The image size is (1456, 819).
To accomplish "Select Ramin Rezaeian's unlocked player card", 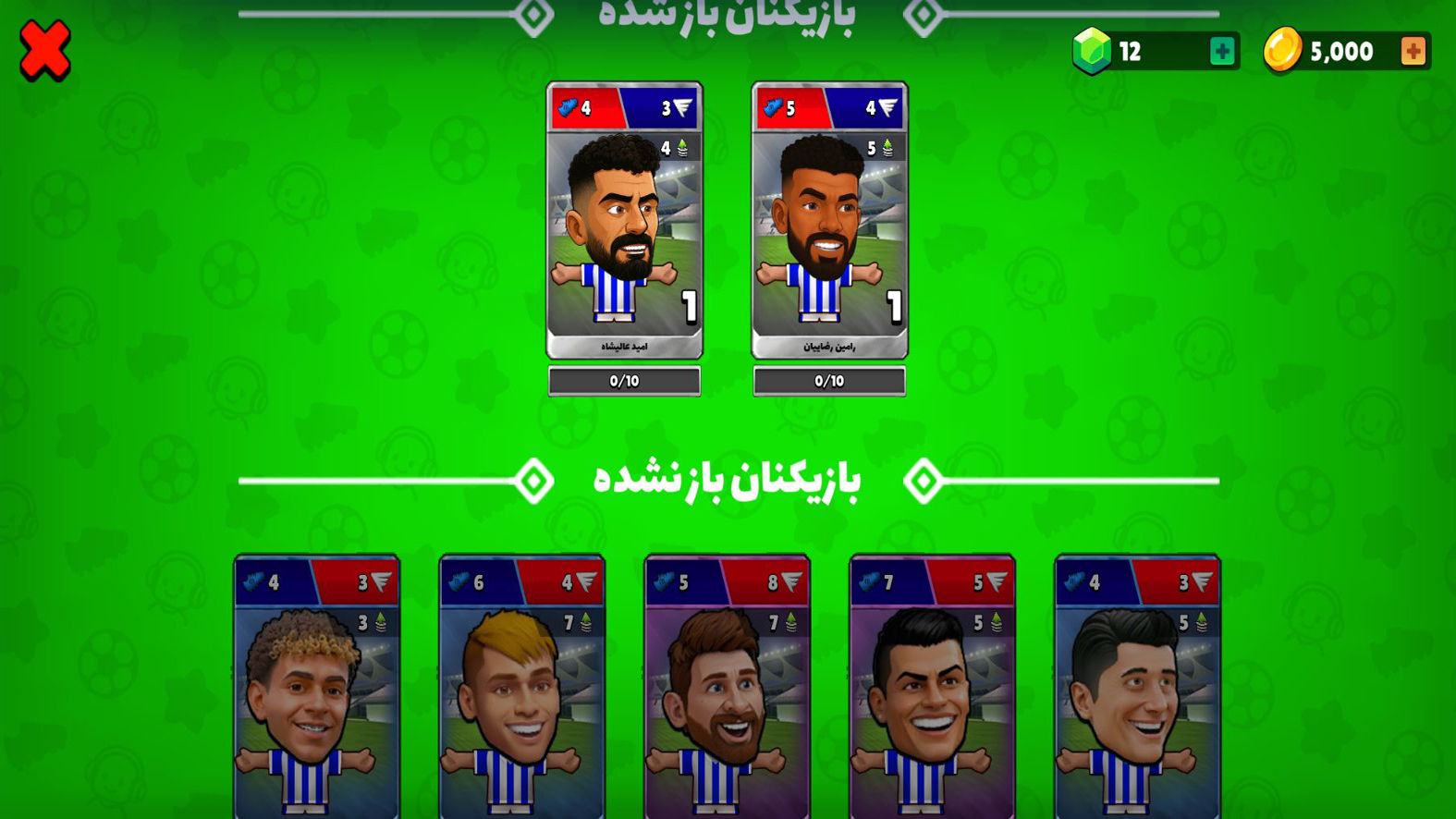I will click(x=828, y=222).
